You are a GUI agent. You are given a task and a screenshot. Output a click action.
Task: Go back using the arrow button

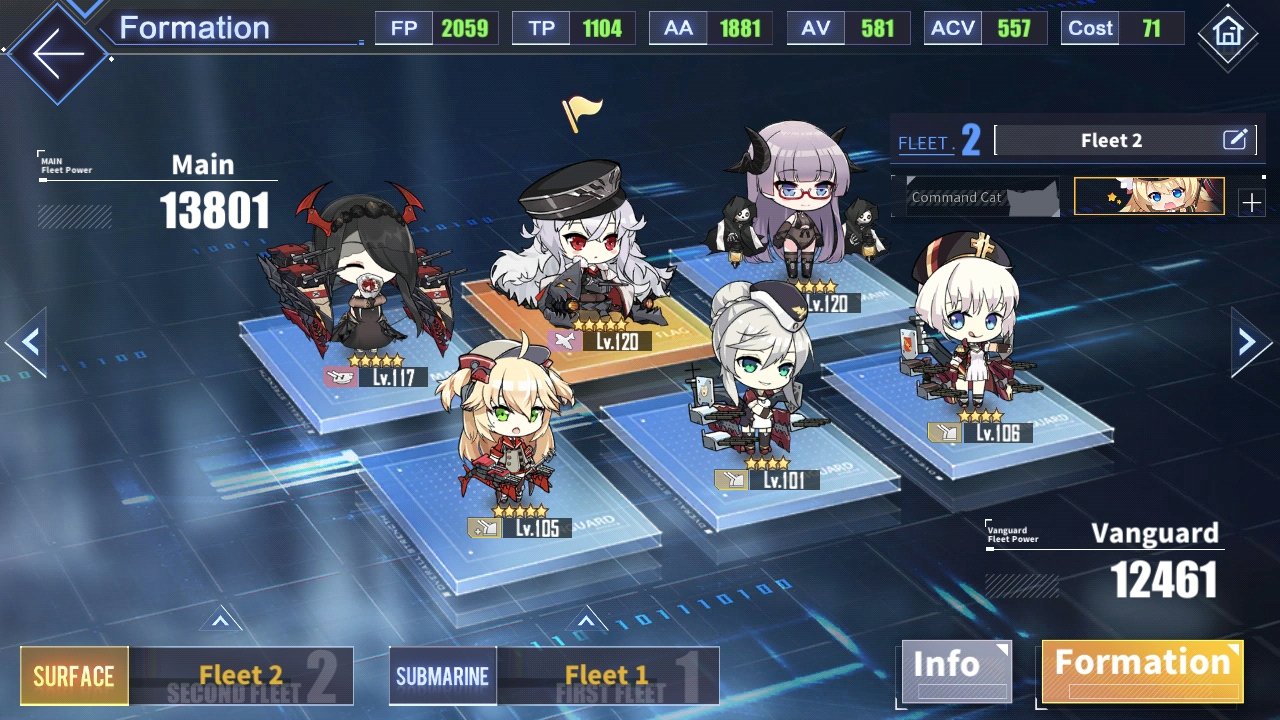click(56, 54)
